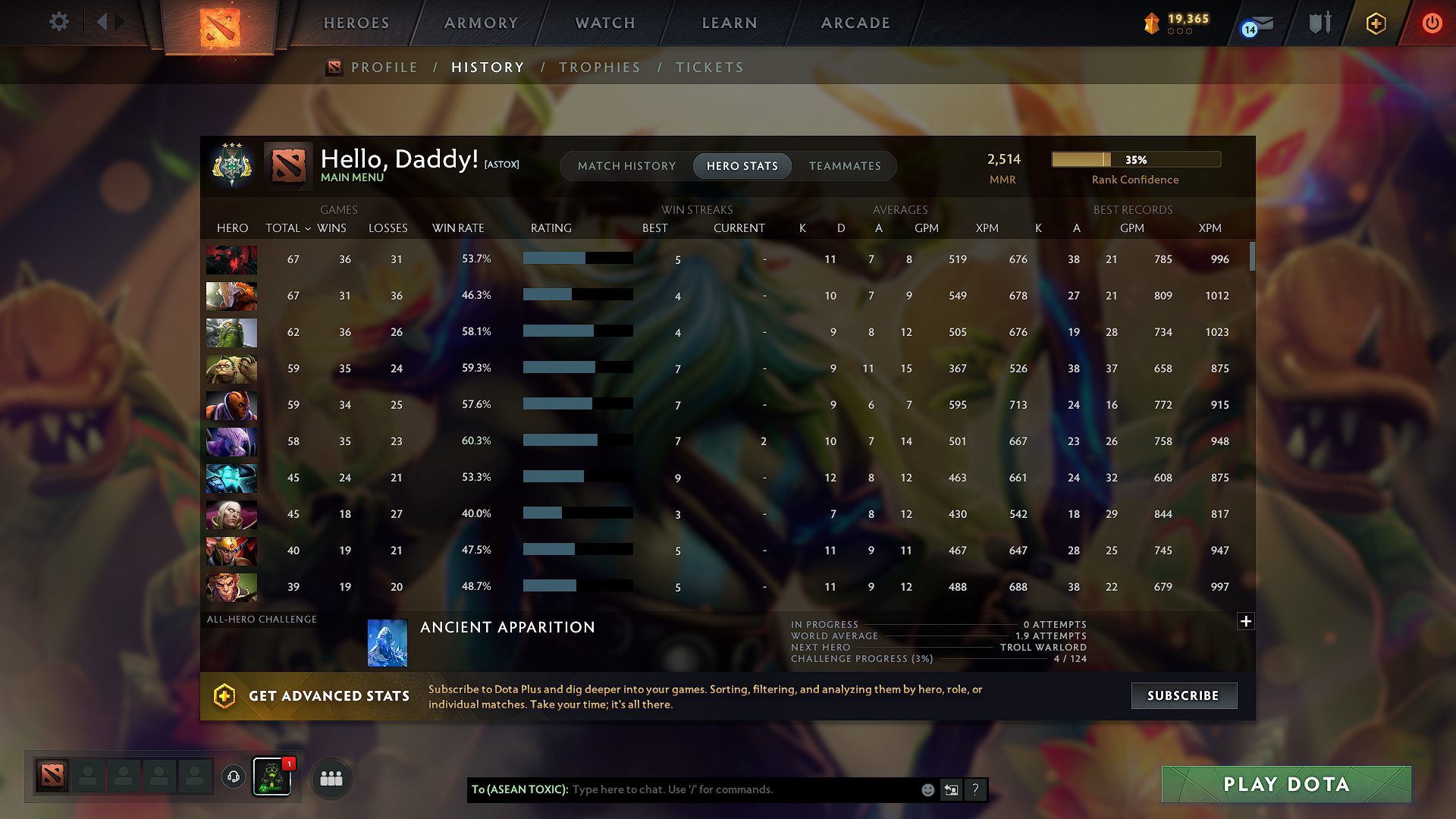This screenshot has width=1456, height=819.
Task: Open the friends list icon near chat bar
Action: click(331, 778)
